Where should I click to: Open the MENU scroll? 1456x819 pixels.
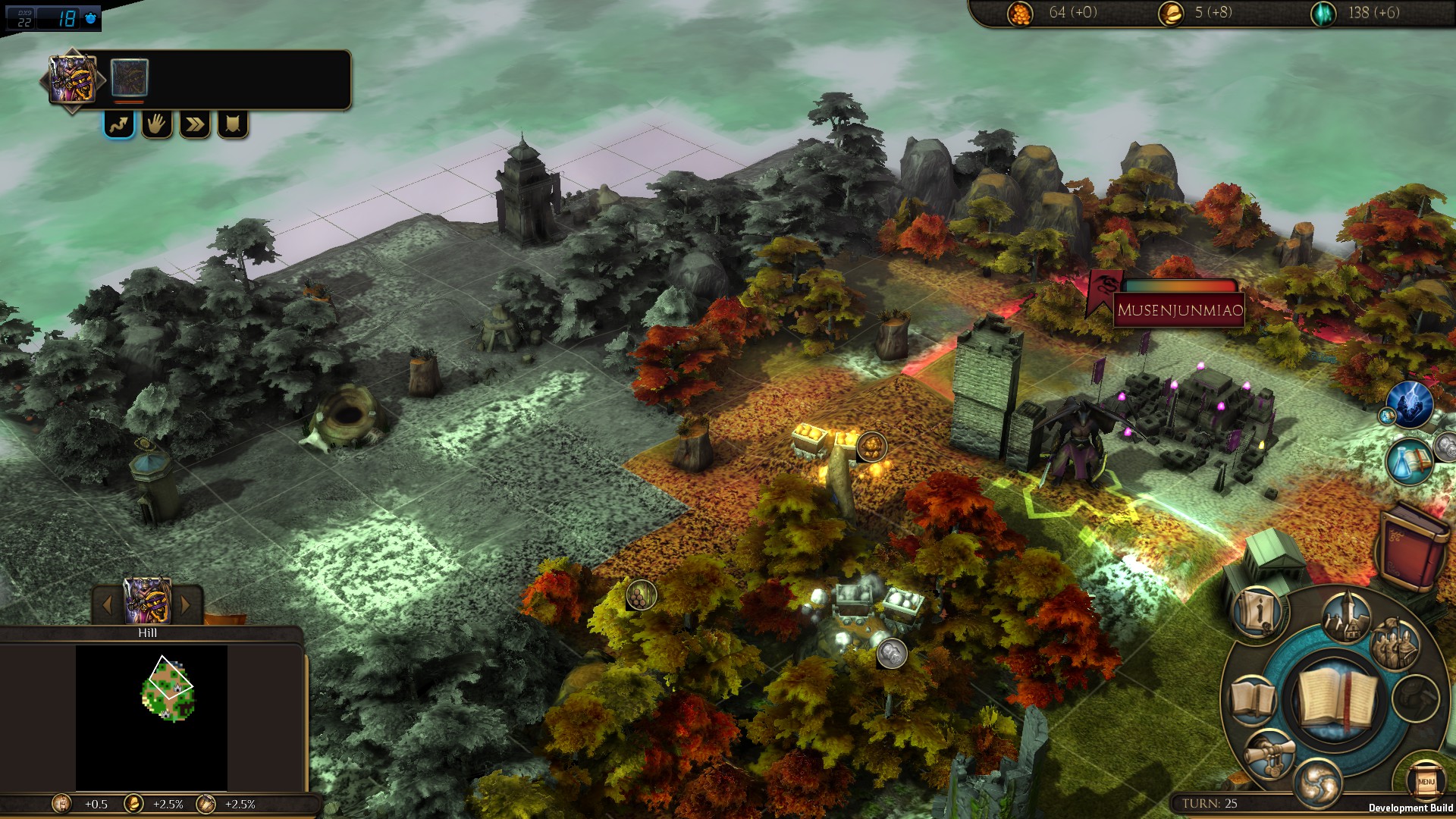pyautogui.click(x=1425, y=781)
